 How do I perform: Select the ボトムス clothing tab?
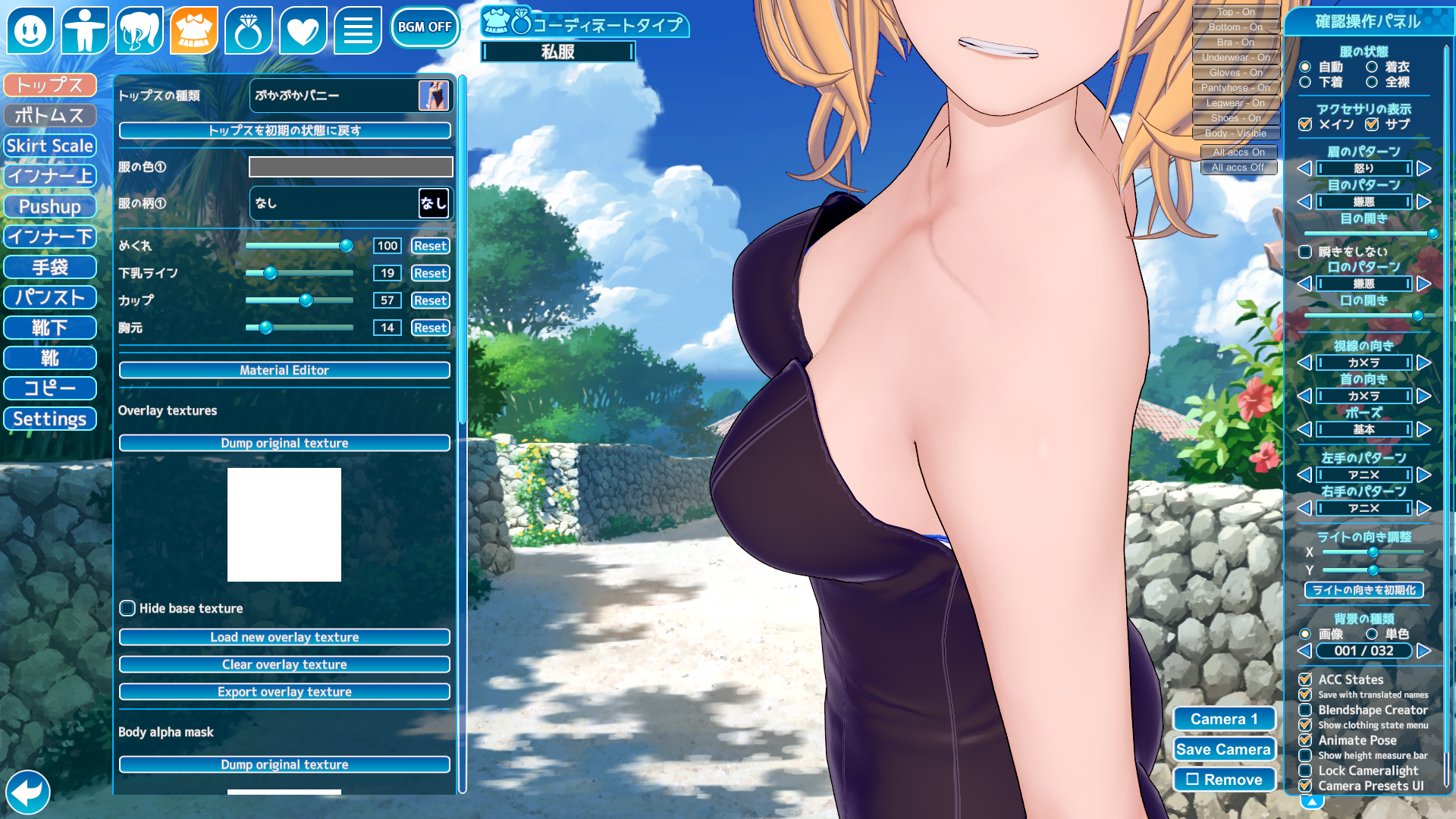[50, 115]
